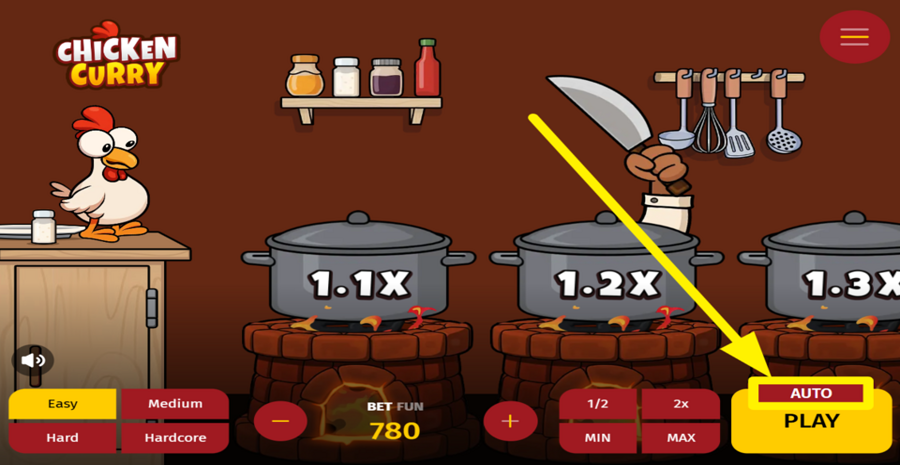The height and width of the screenshot is (465, 900).
Task: Set bet to MIN
Action: (x=598, y=438)
